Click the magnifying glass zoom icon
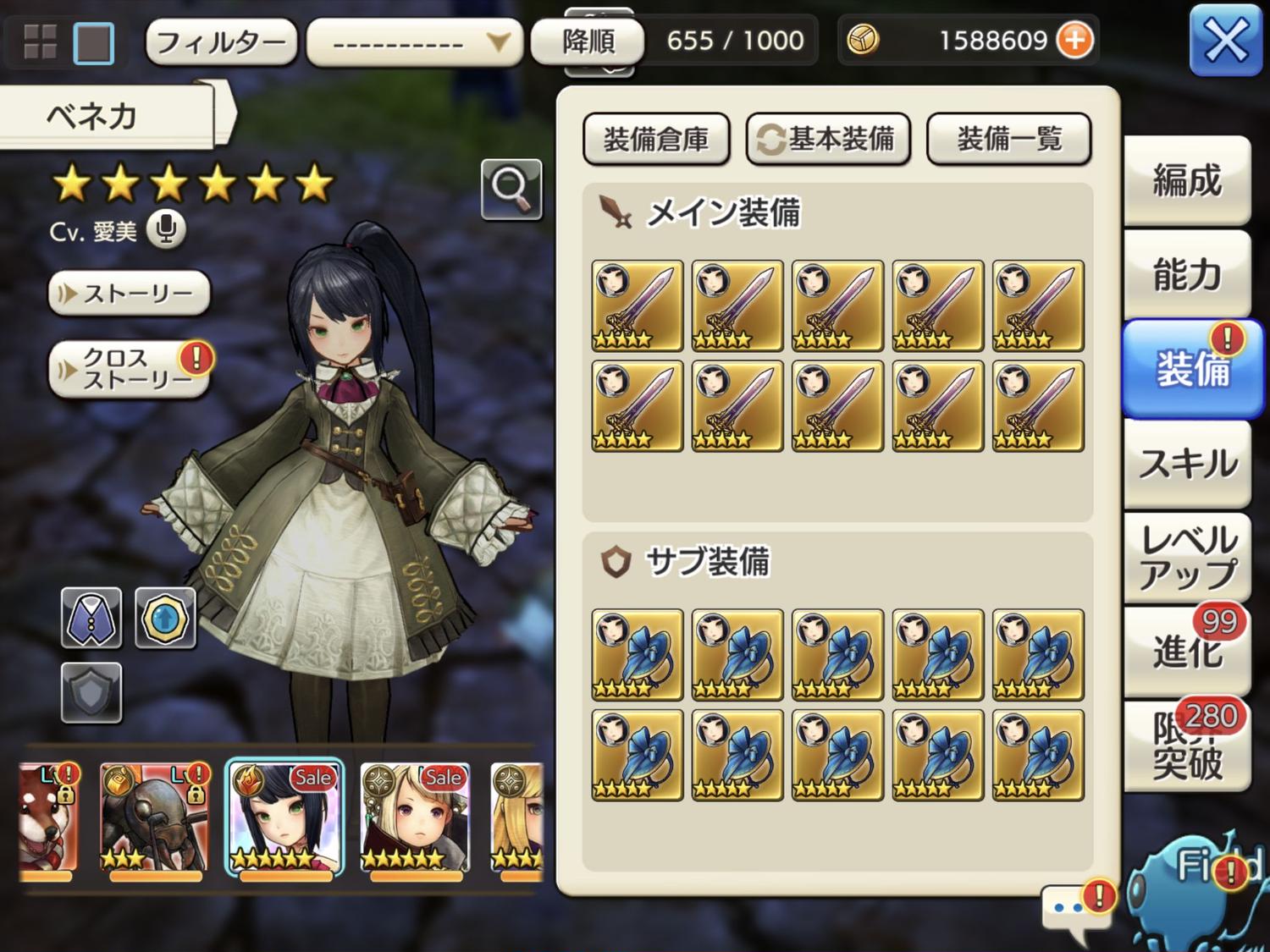The image size is (1270, 952). (511, 189)
